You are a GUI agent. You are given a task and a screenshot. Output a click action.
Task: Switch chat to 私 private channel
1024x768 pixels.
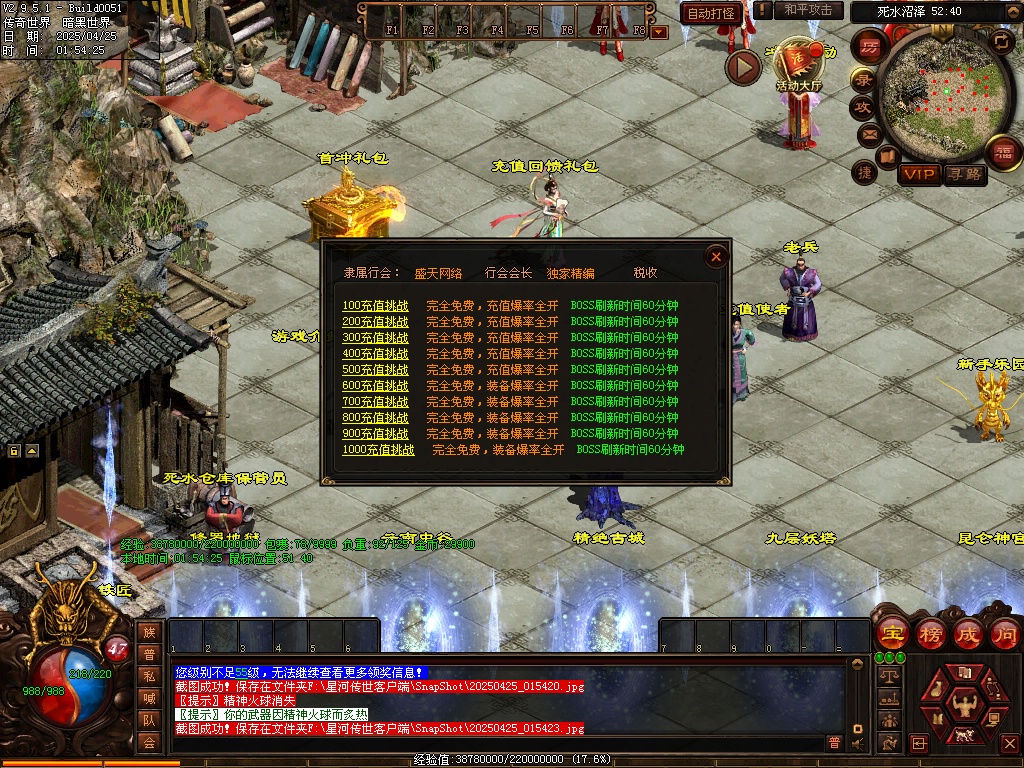tap(149, 676)
